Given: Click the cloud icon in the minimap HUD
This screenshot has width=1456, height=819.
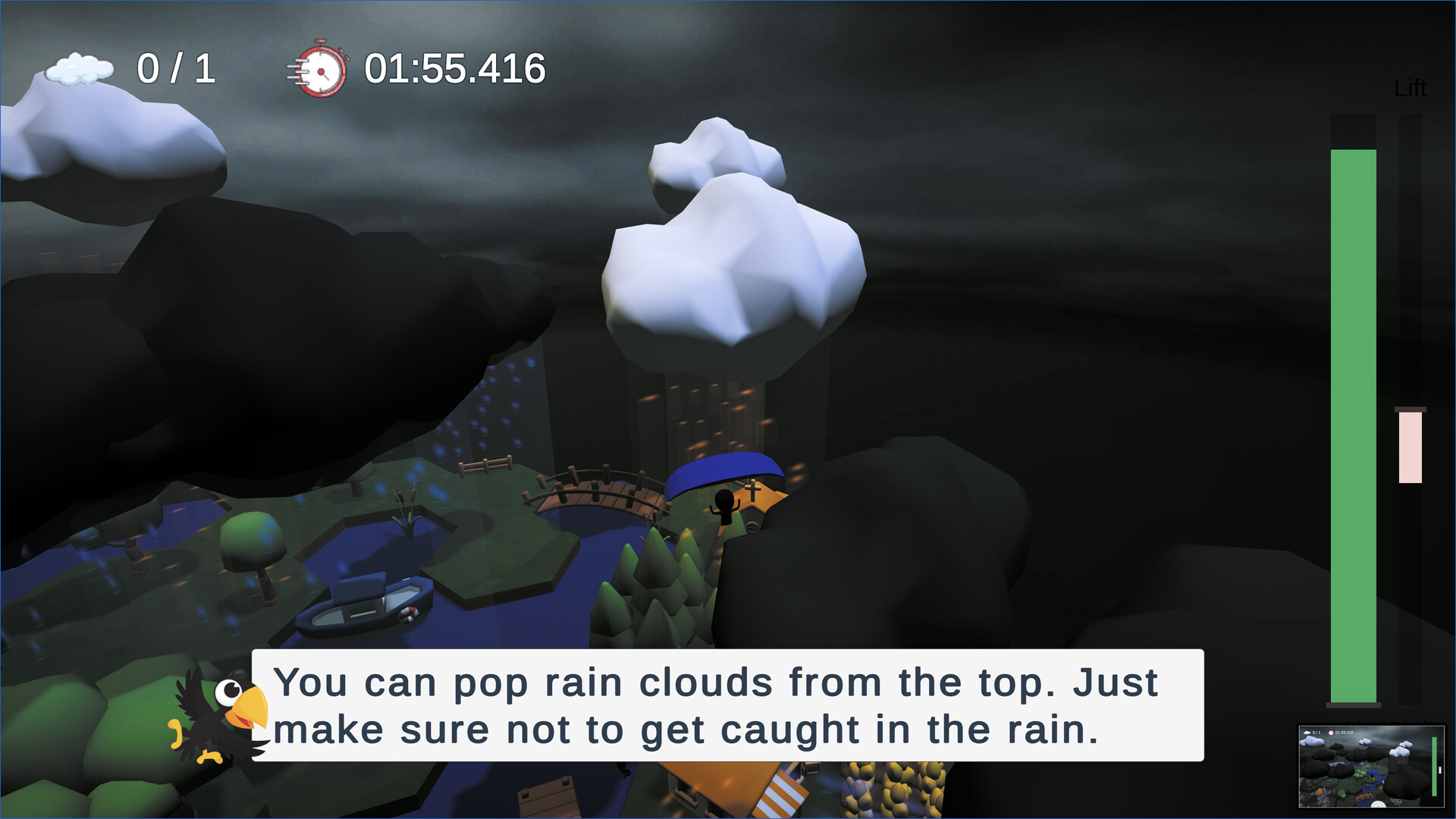Looking at the screenshot, I should [1307, 733].
